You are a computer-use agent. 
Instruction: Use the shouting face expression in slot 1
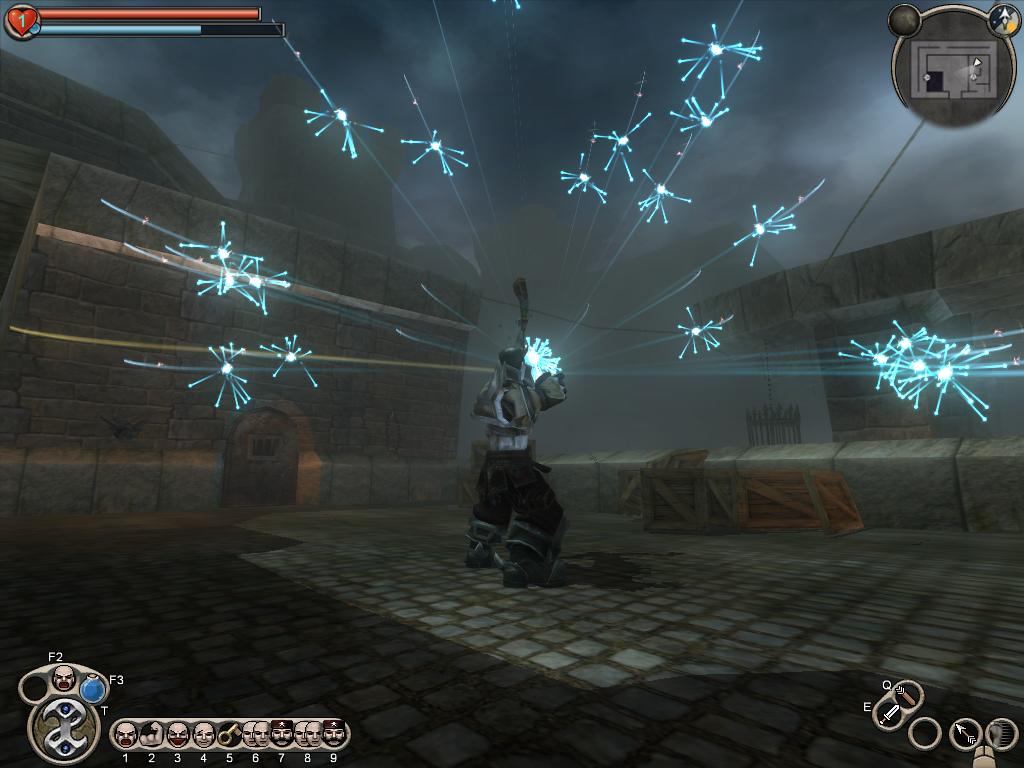click(125, 736)
